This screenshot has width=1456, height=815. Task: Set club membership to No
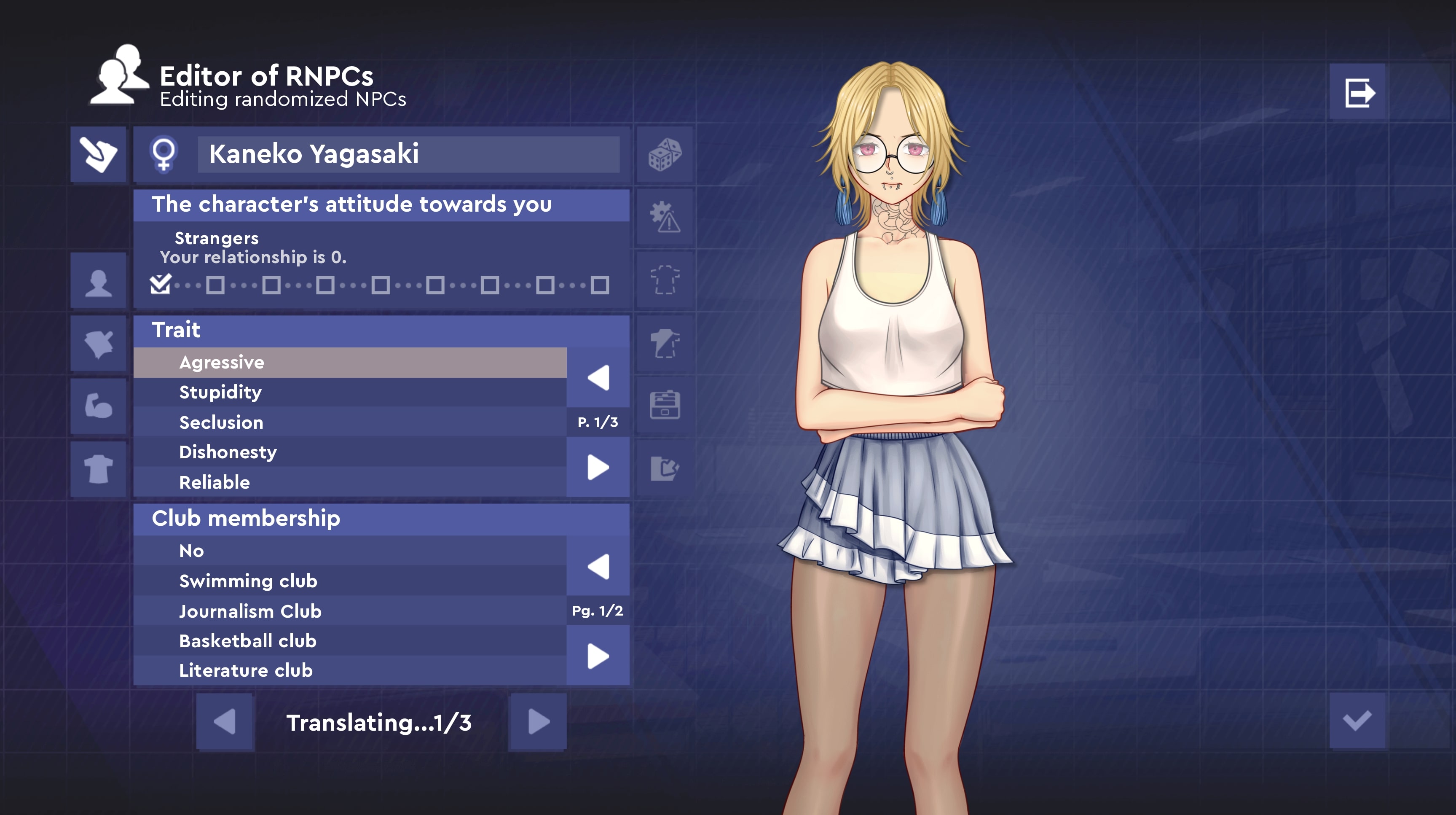[x=350, y=551]
